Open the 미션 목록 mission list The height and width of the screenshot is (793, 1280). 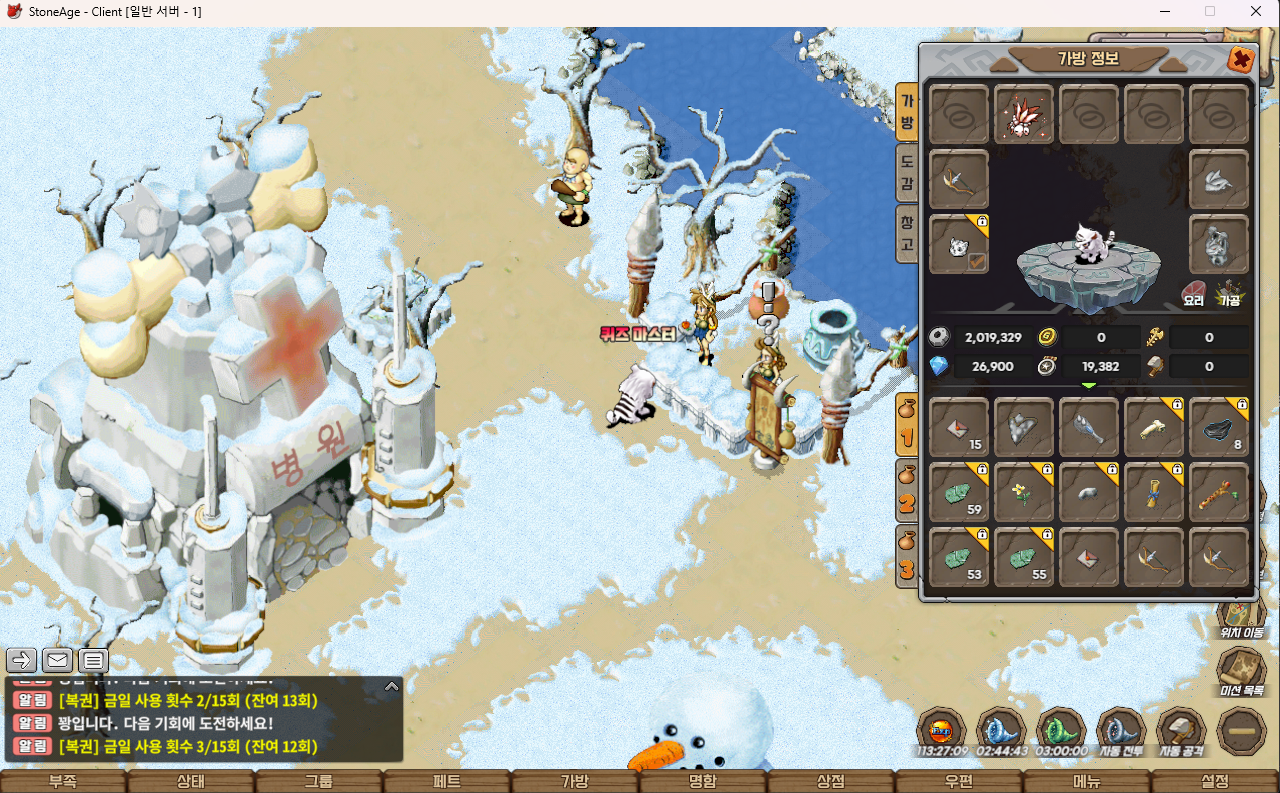(x=1241, y=668)
